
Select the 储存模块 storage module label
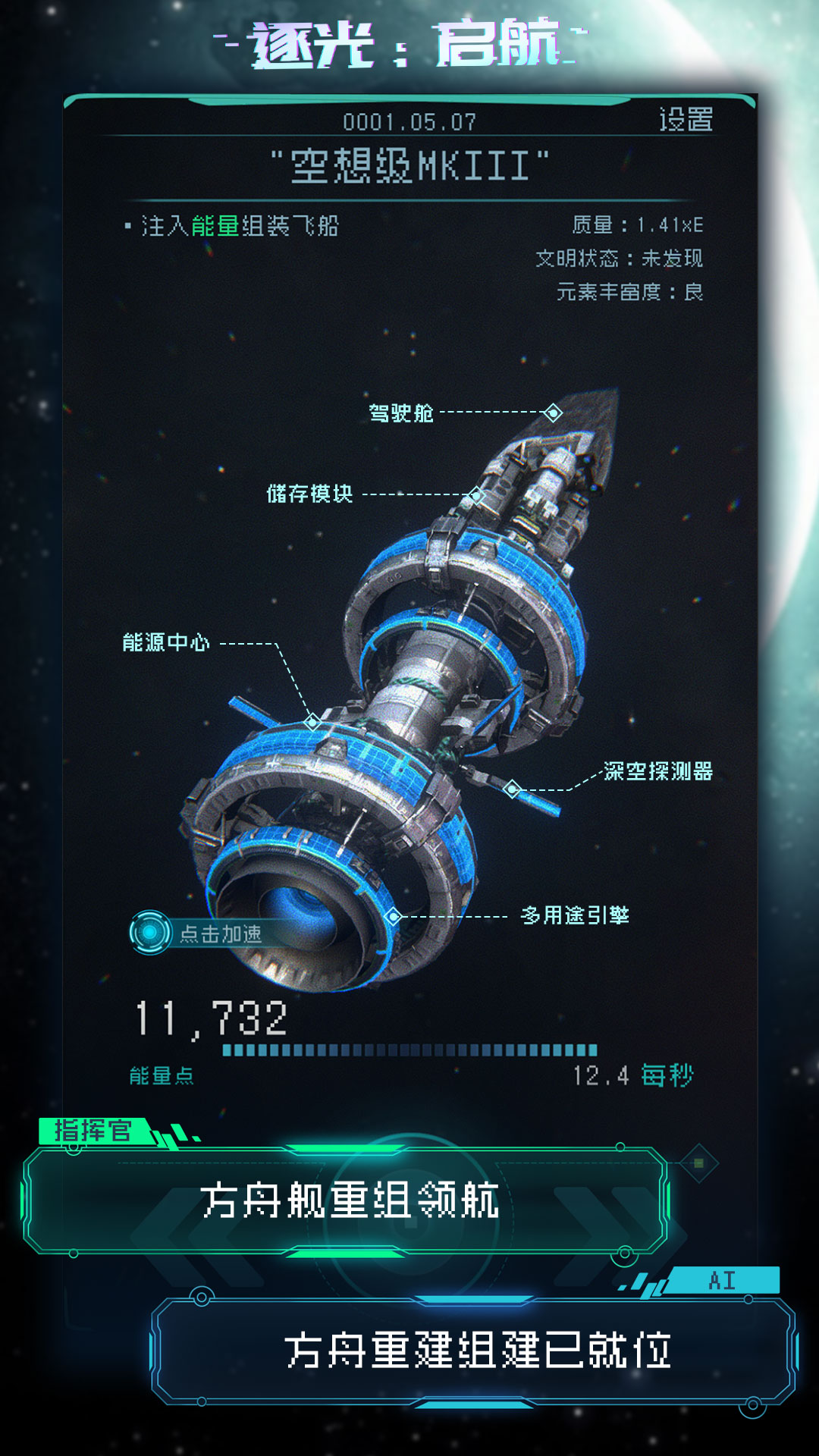[x=309, y=494]
